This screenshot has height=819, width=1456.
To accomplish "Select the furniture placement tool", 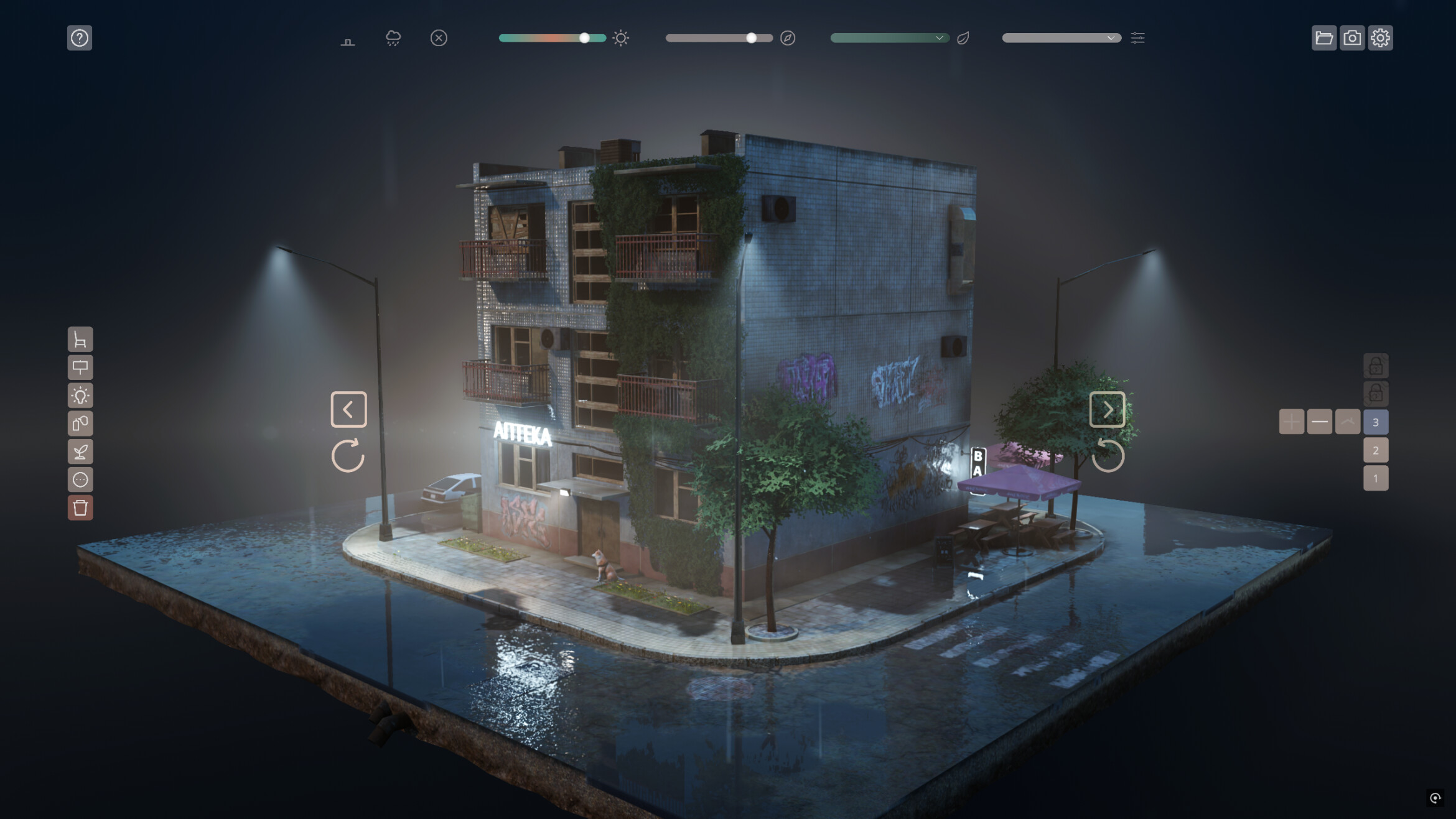I will (x=80, y=340).
